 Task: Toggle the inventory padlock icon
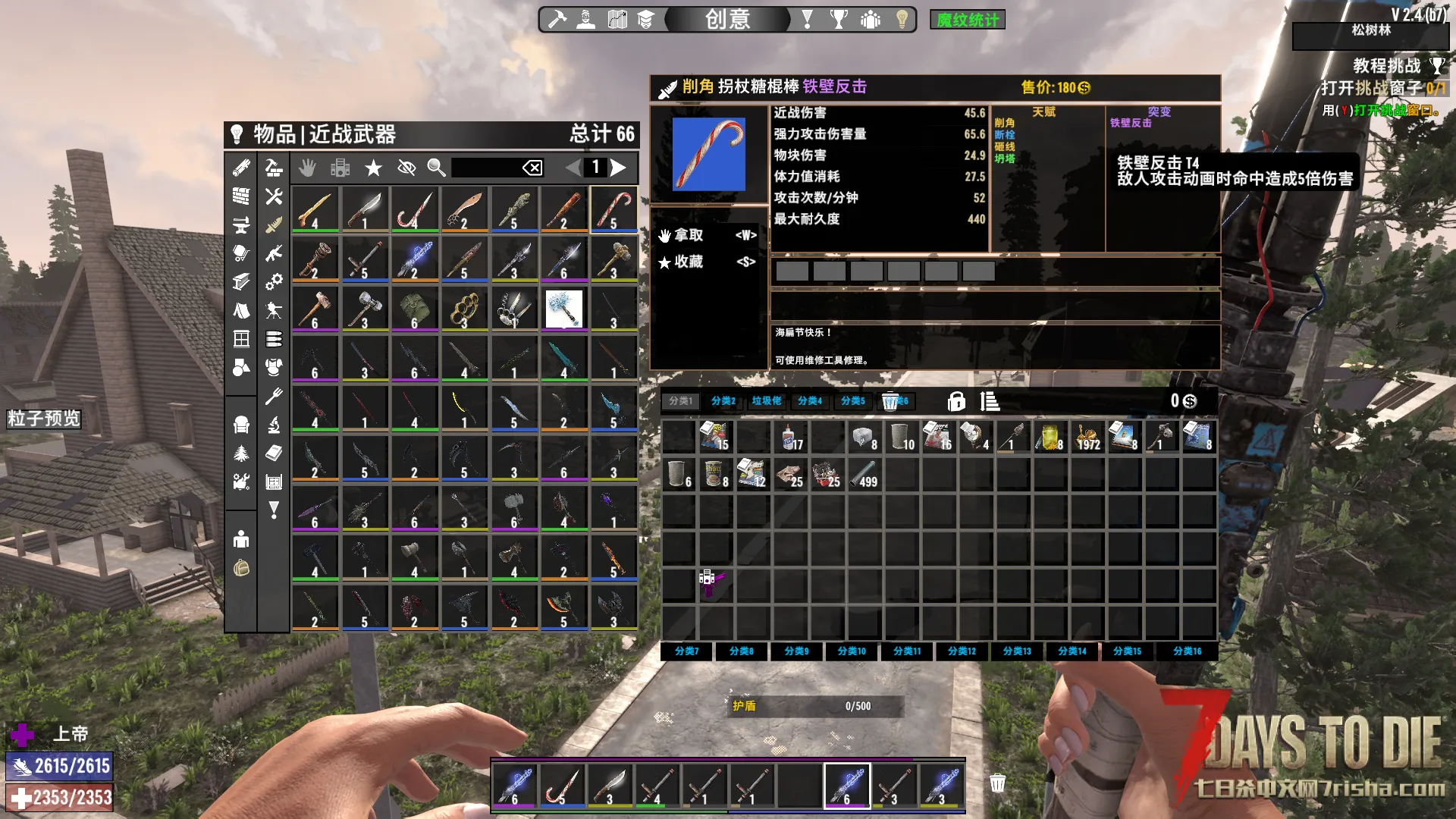click(x=956, y=401)
